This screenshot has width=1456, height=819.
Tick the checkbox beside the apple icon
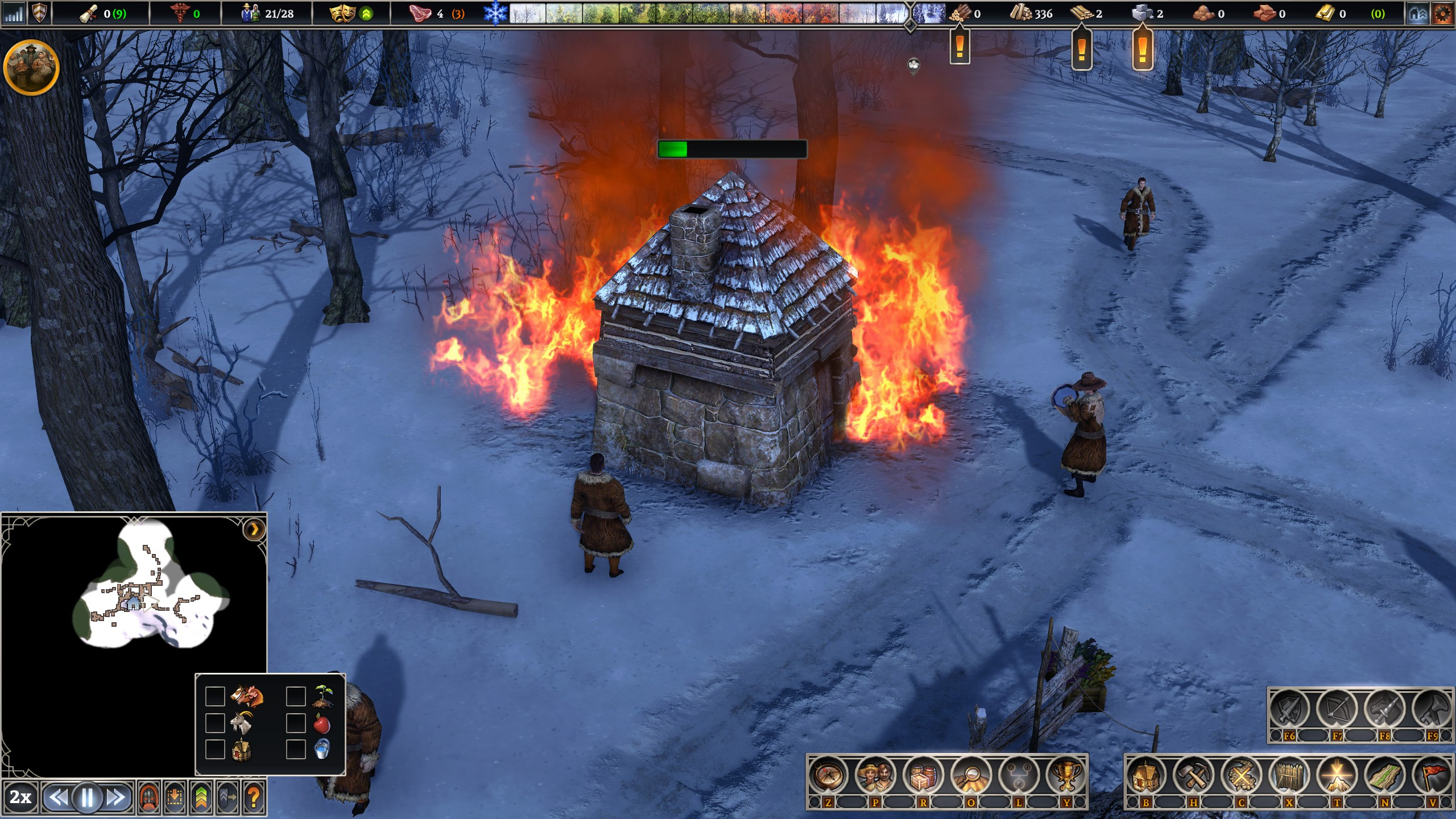[296, 723]
